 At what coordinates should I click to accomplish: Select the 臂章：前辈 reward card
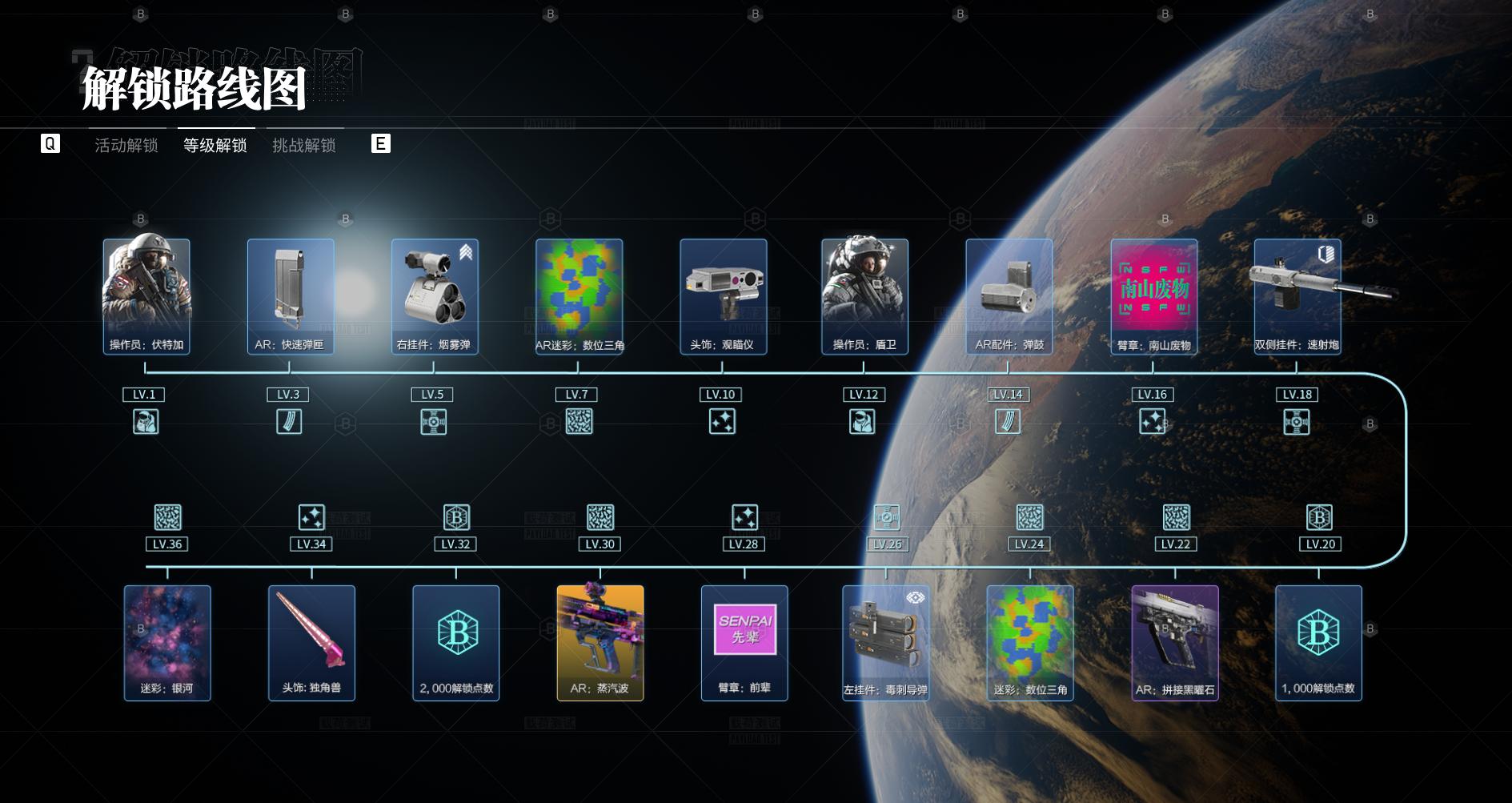coord(744,643)
